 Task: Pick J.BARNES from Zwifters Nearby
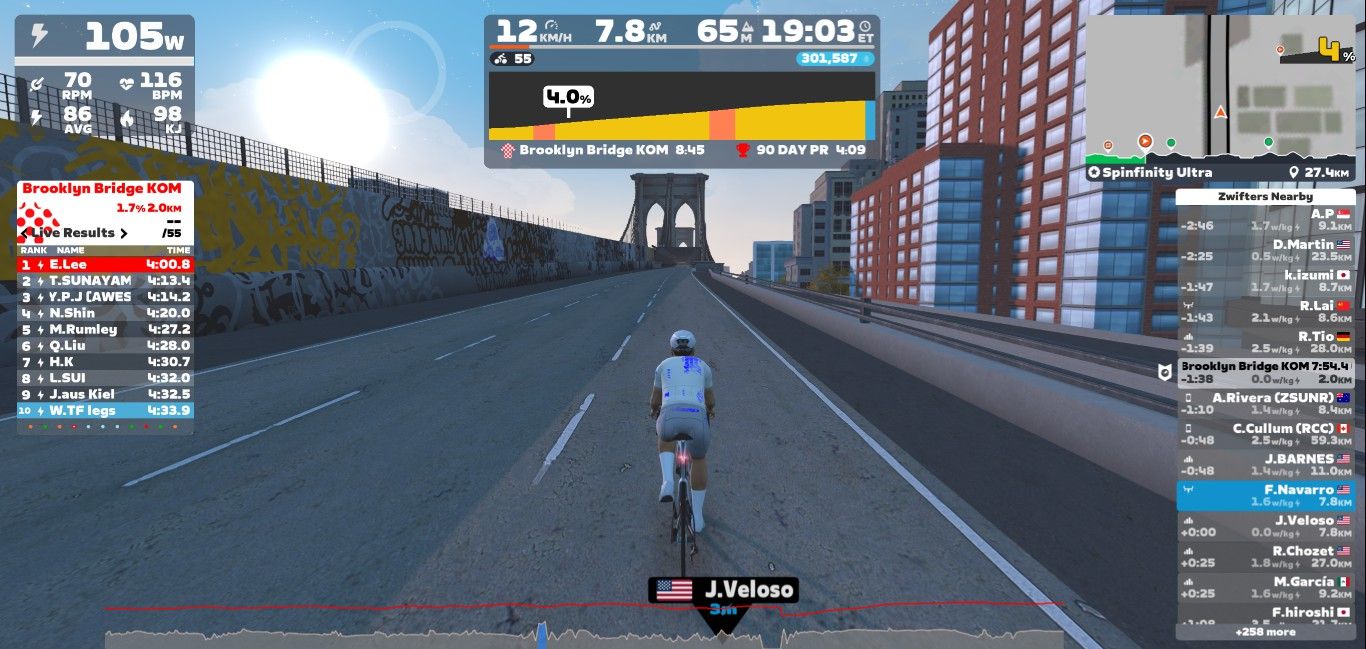tap(1266, 465)
